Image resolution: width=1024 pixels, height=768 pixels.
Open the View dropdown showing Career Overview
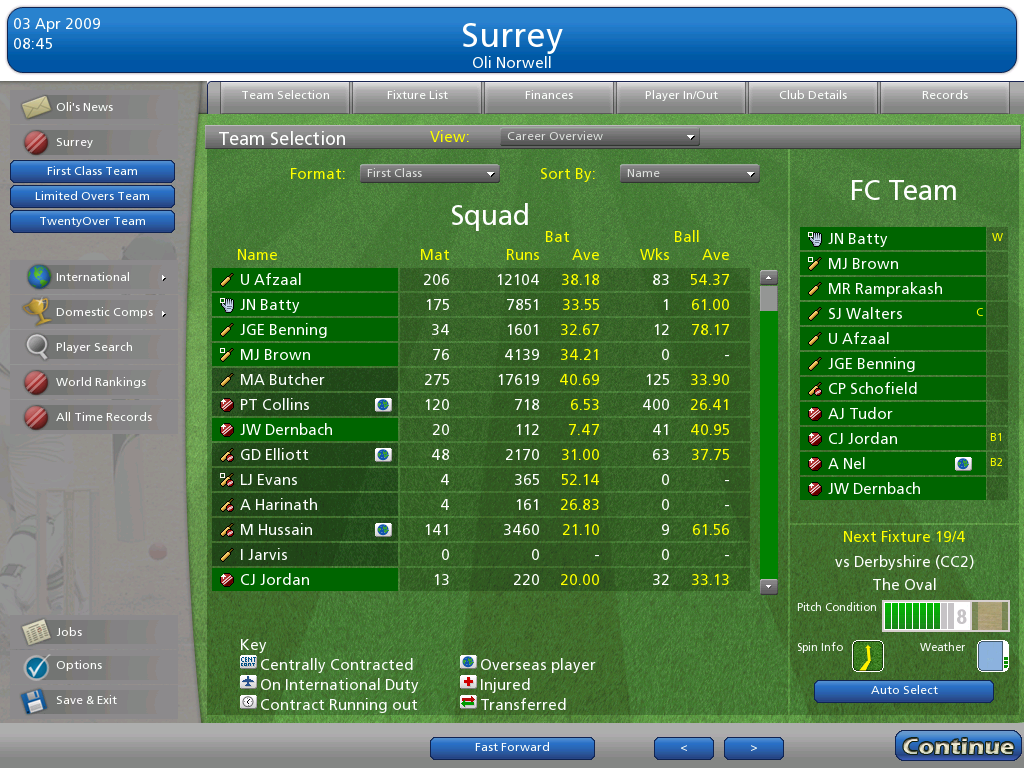coord(599,137)
